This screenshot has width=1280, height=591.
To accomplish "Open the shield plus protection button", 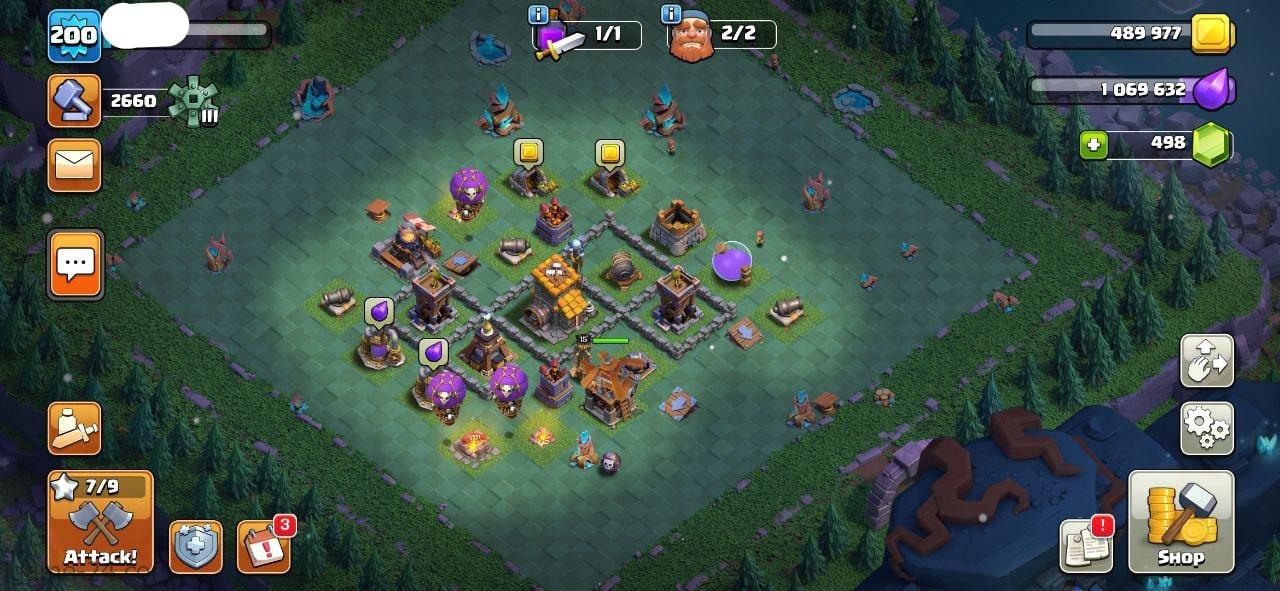I will coord(195,547).
